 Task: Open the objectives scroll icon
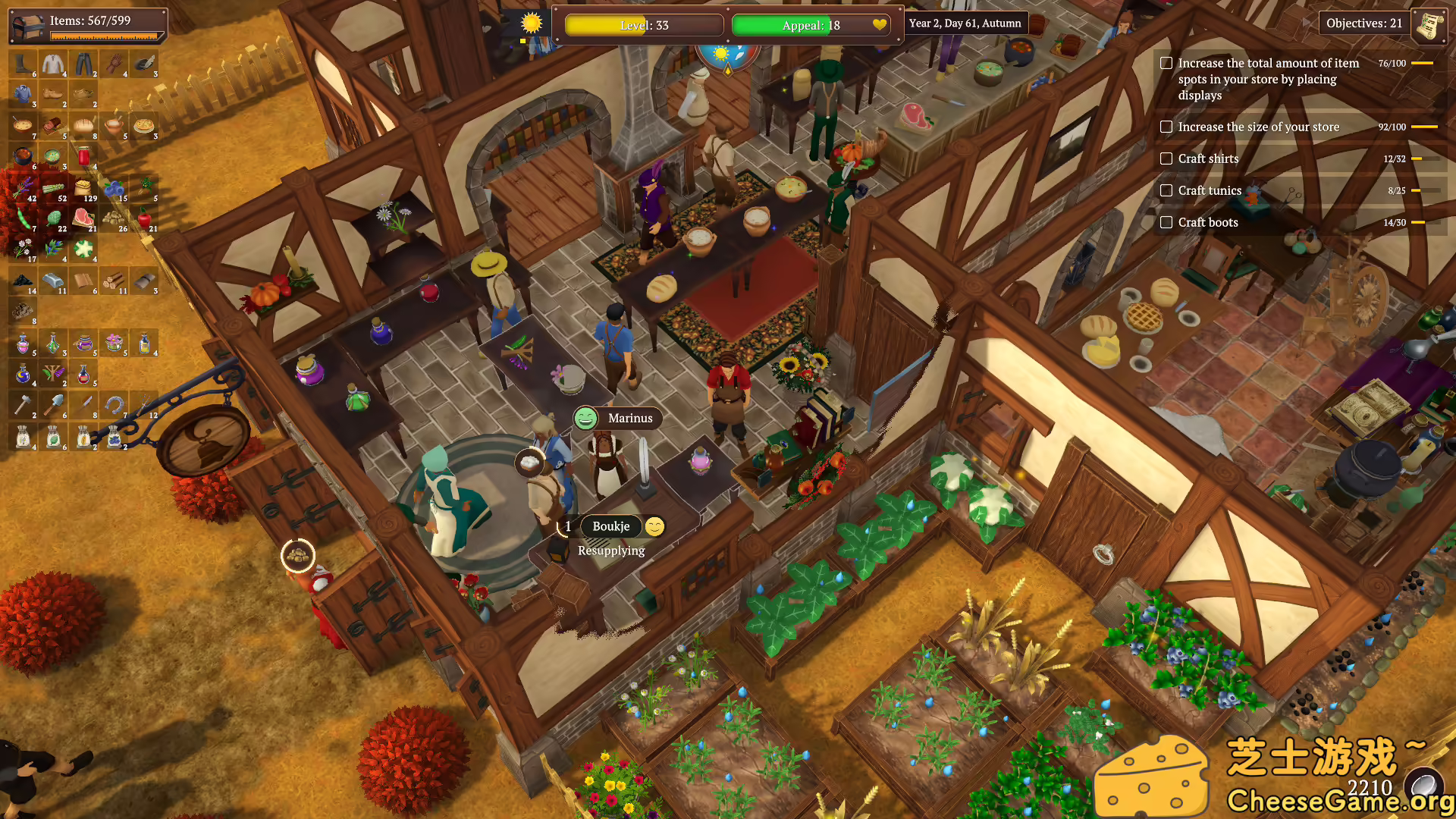(1429, 24)
